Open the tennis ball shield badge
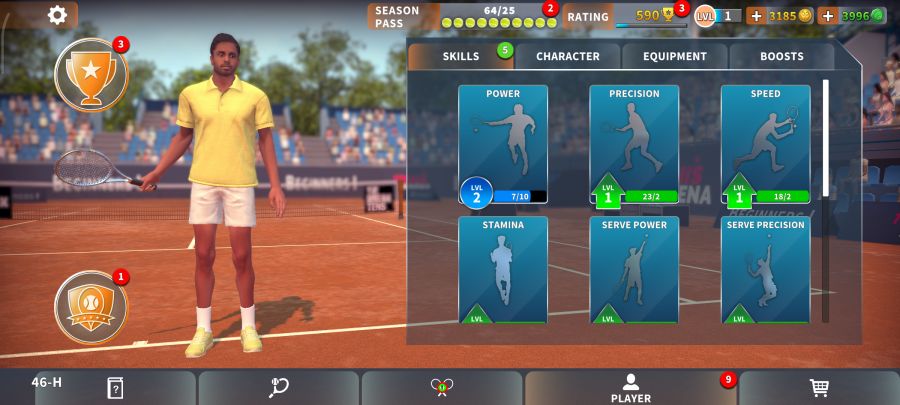 tap(91, 305)
